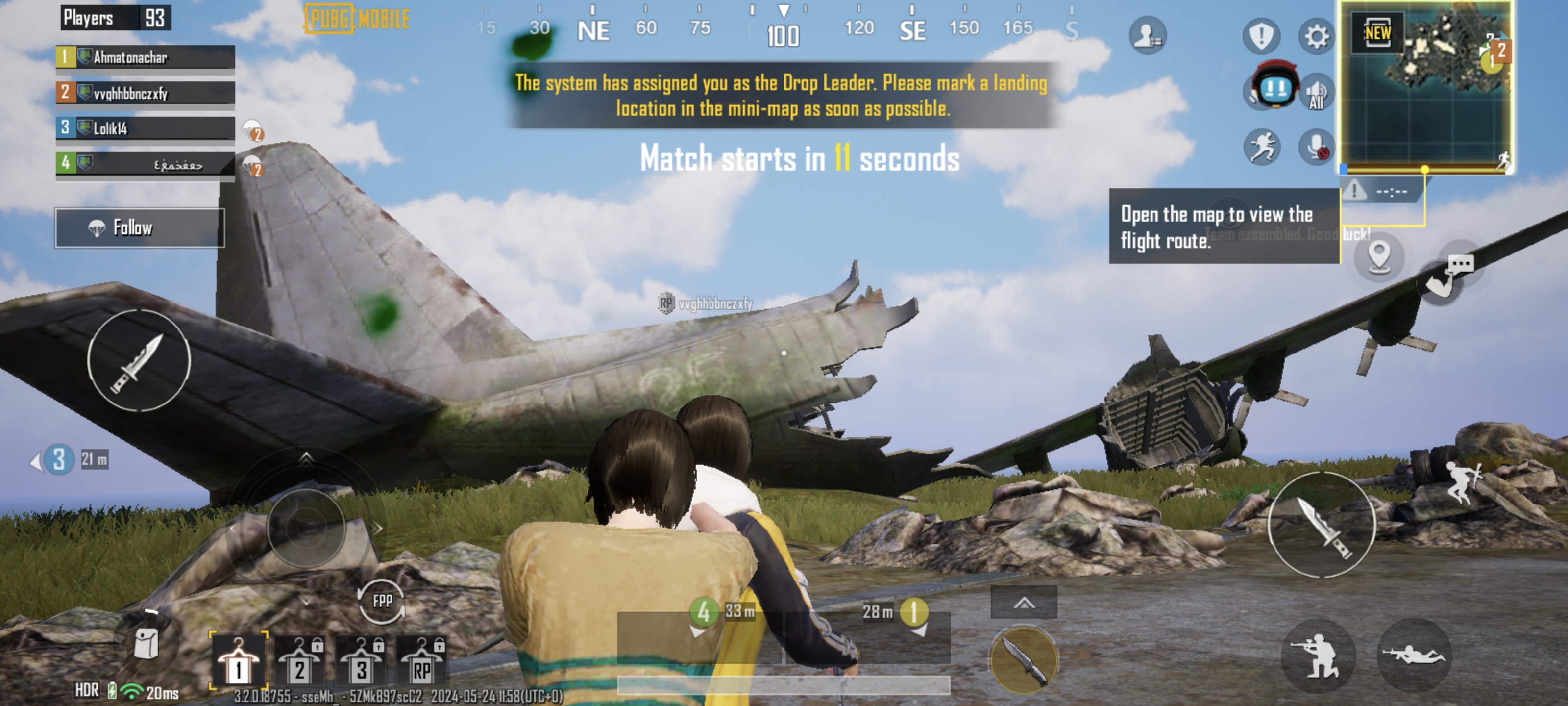The width and height of the screenshot is (1568, 706).
Task: Select teammate vvghhbbnczxfy in the team list
Action: [145, 93]
